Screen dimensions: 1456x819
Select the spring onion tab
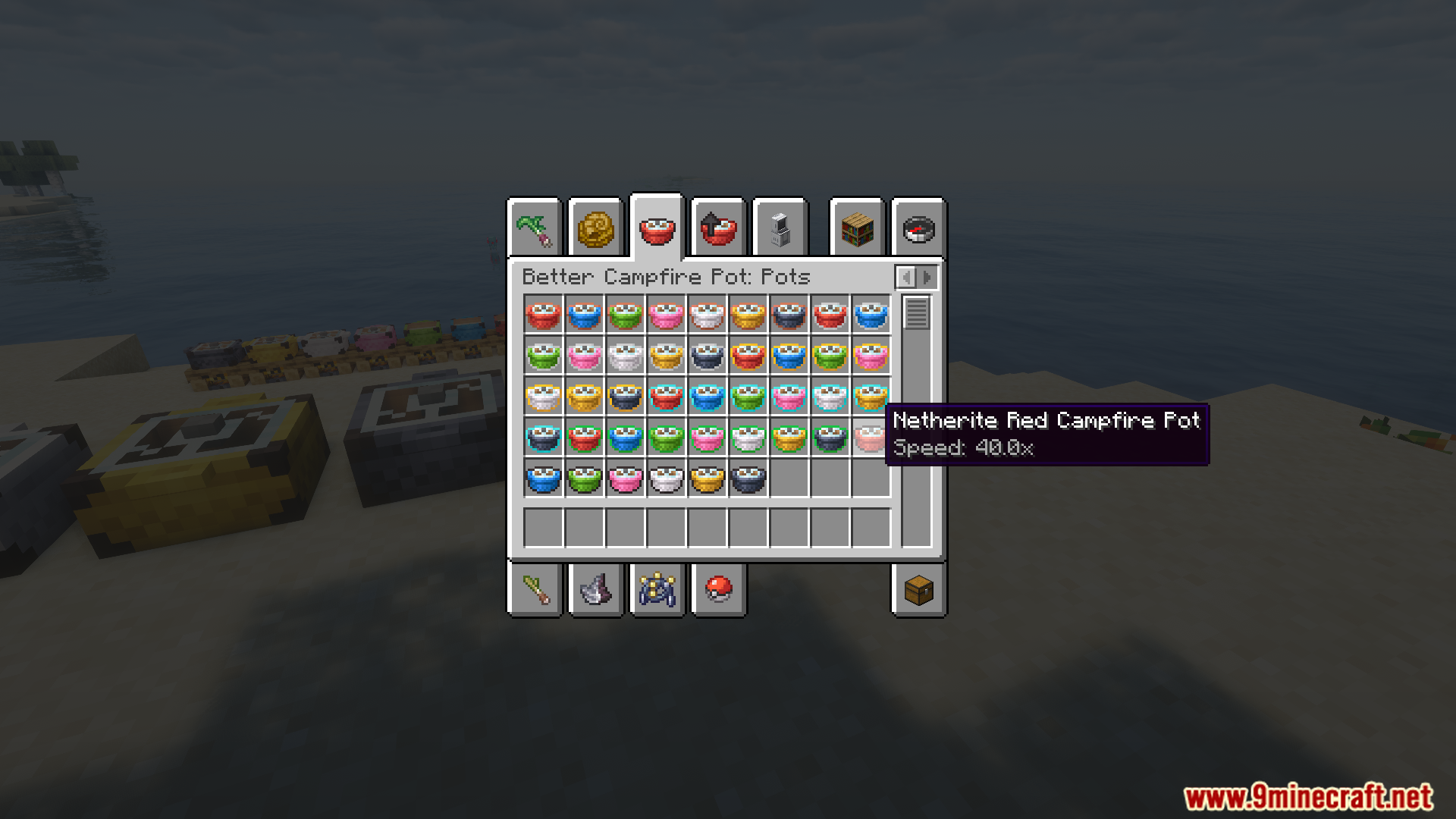tap(535, 591)
